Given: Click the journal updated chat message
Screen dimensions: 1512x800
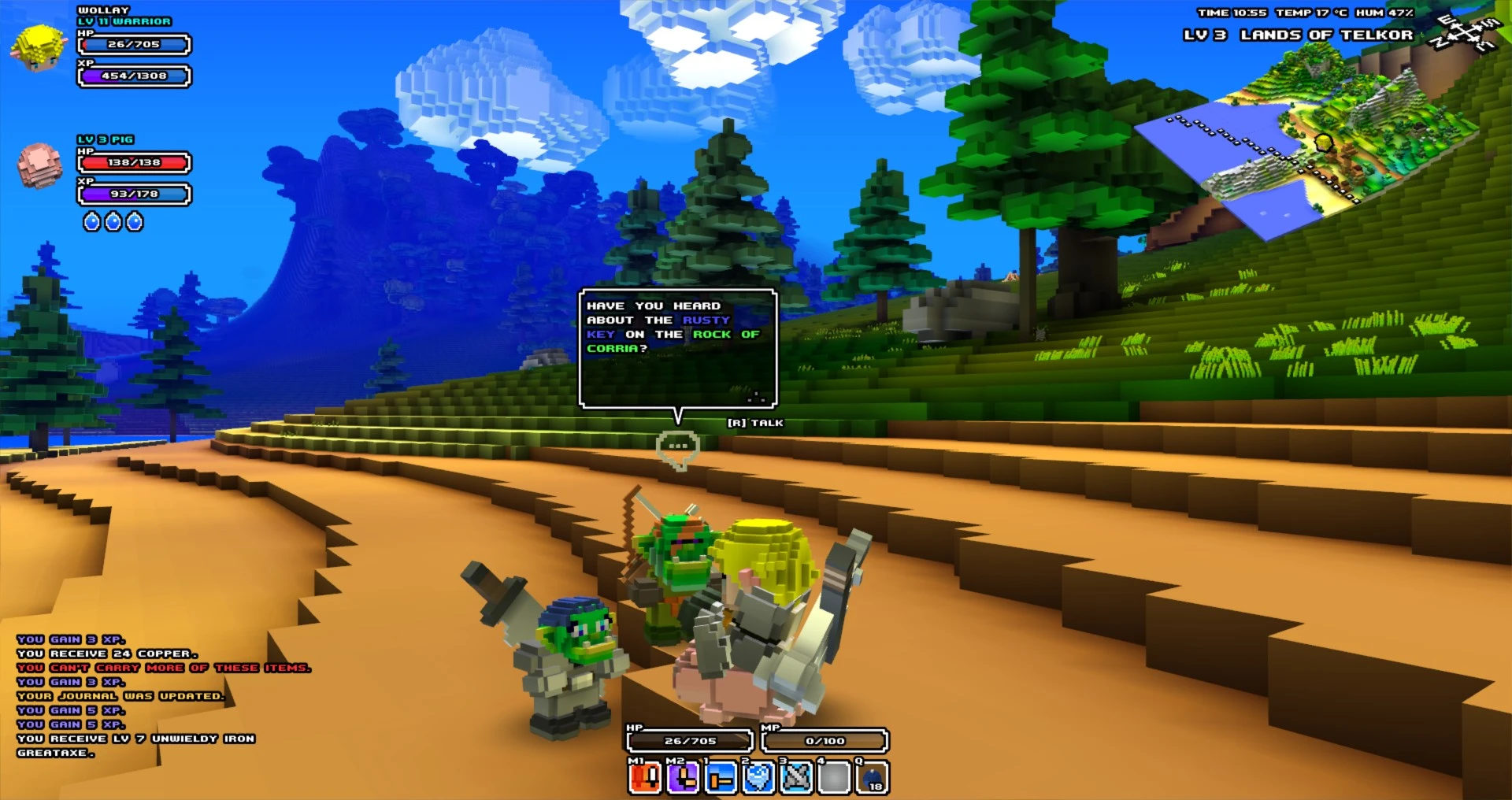Looking at the screenshot, I should pyautogui.click(x=122, y=696).
